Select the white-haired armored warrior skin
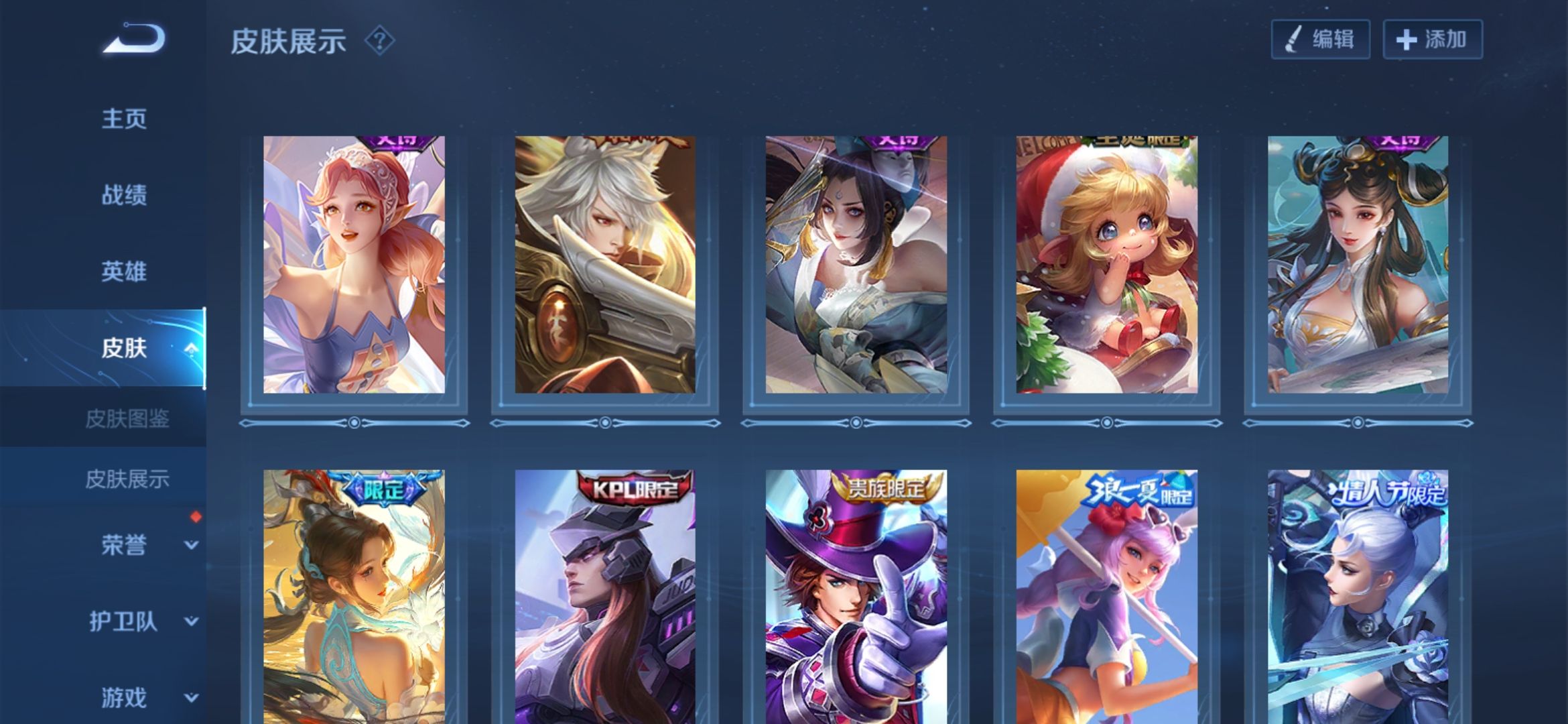 [605, 265]
